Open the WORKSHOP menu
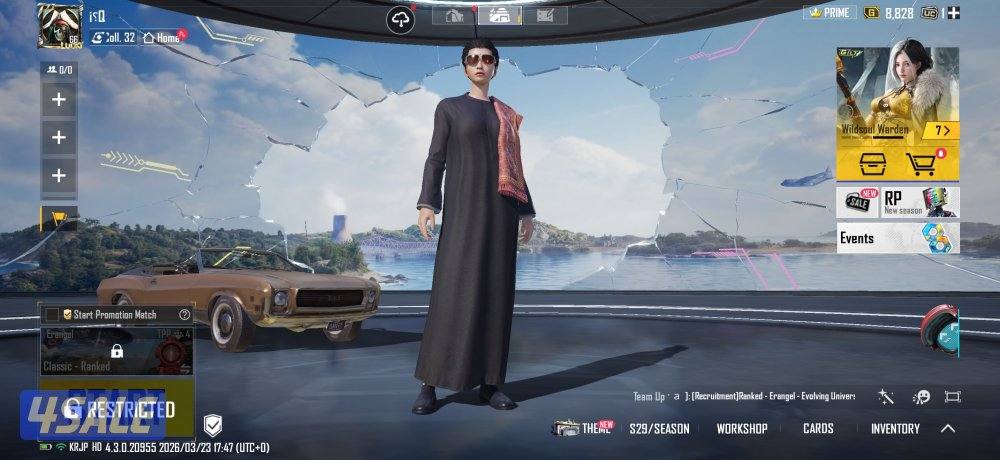Viewport: 1000px width, 460px height. click(742, 428)
